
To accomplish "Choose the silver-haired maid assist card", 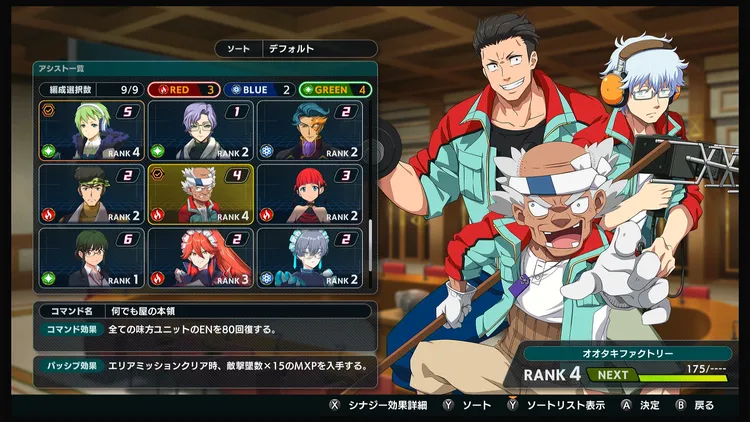I will [x=309, y=257].
